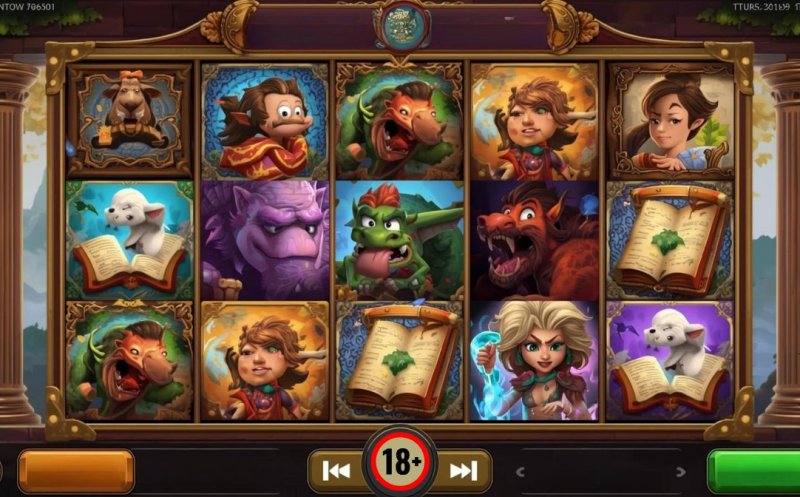
Task: Select the round 18+ badge
Action: tap(400, 462)
